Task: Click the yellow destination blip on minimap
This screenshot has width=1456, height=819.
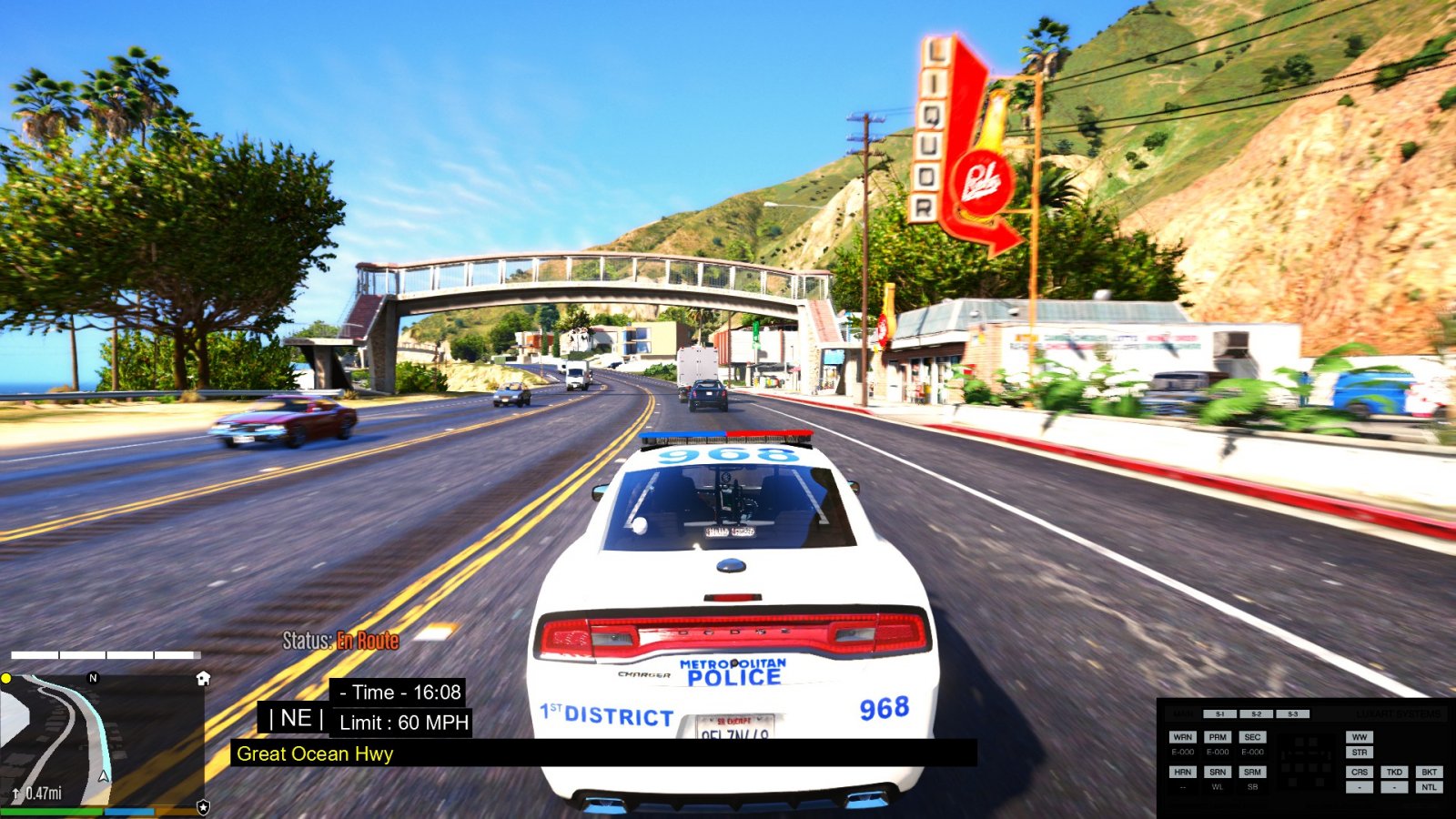Action: pos(6,678)
